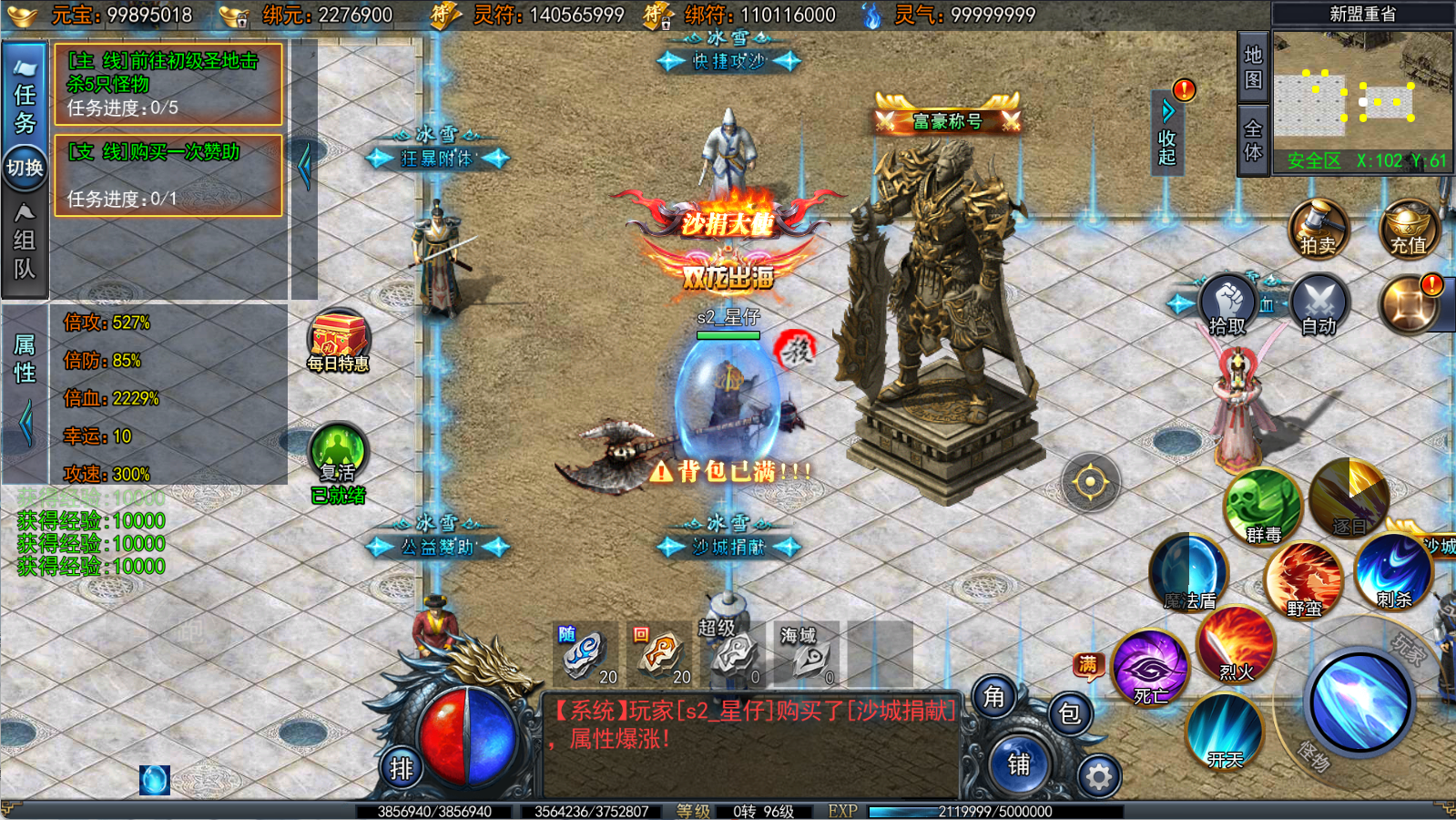The height and width of the screenshot is (820, 1456).
Task: Cast the 烈火 flame skill
Action: tap(1236, 645)
